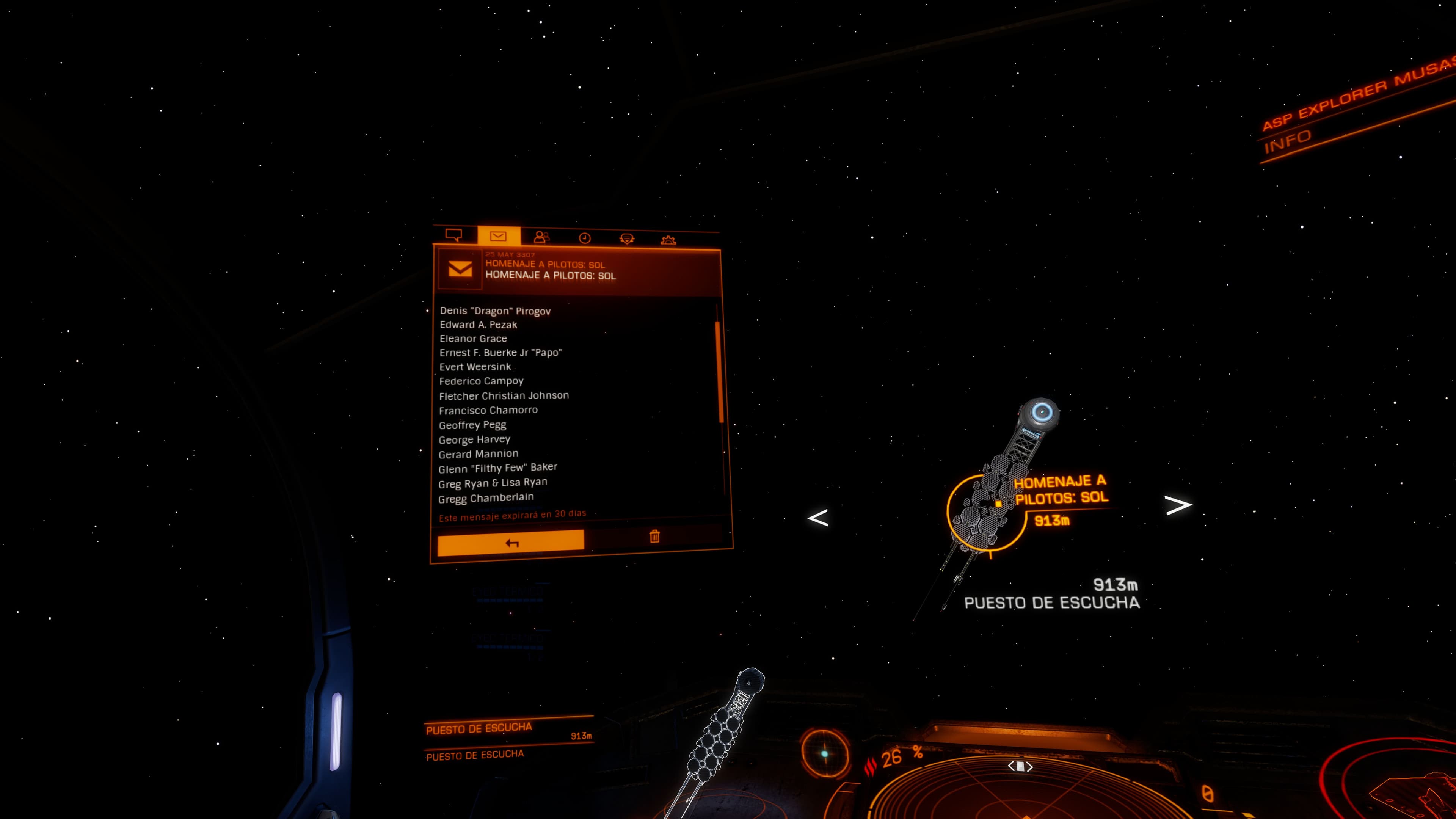Go back using the return arrow button
Viewport: 1456px width, 819px height.
click(x=511, y=543)
